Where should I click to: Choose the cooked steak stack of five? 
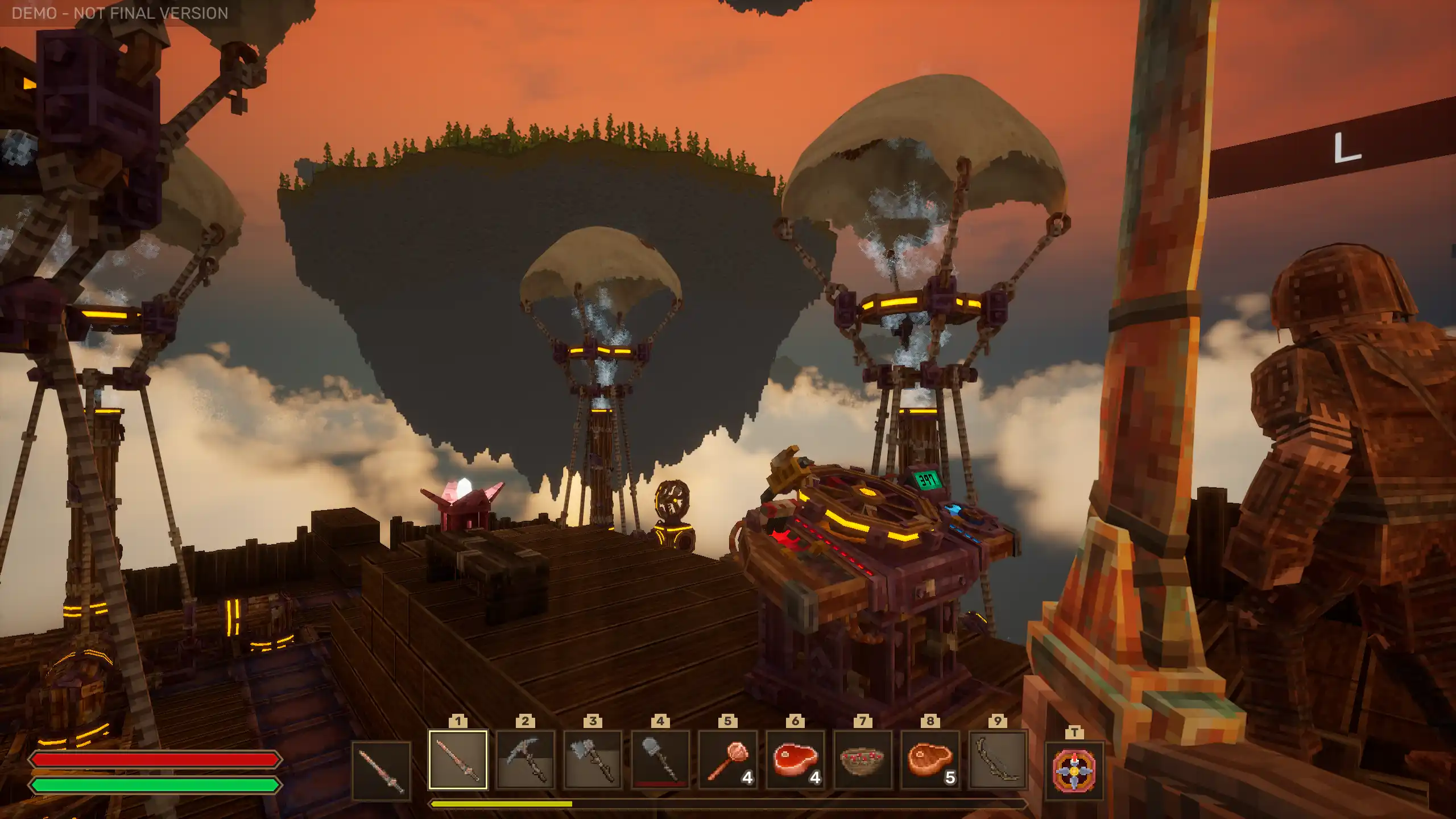pyautogui.click(x=930, y=760)
